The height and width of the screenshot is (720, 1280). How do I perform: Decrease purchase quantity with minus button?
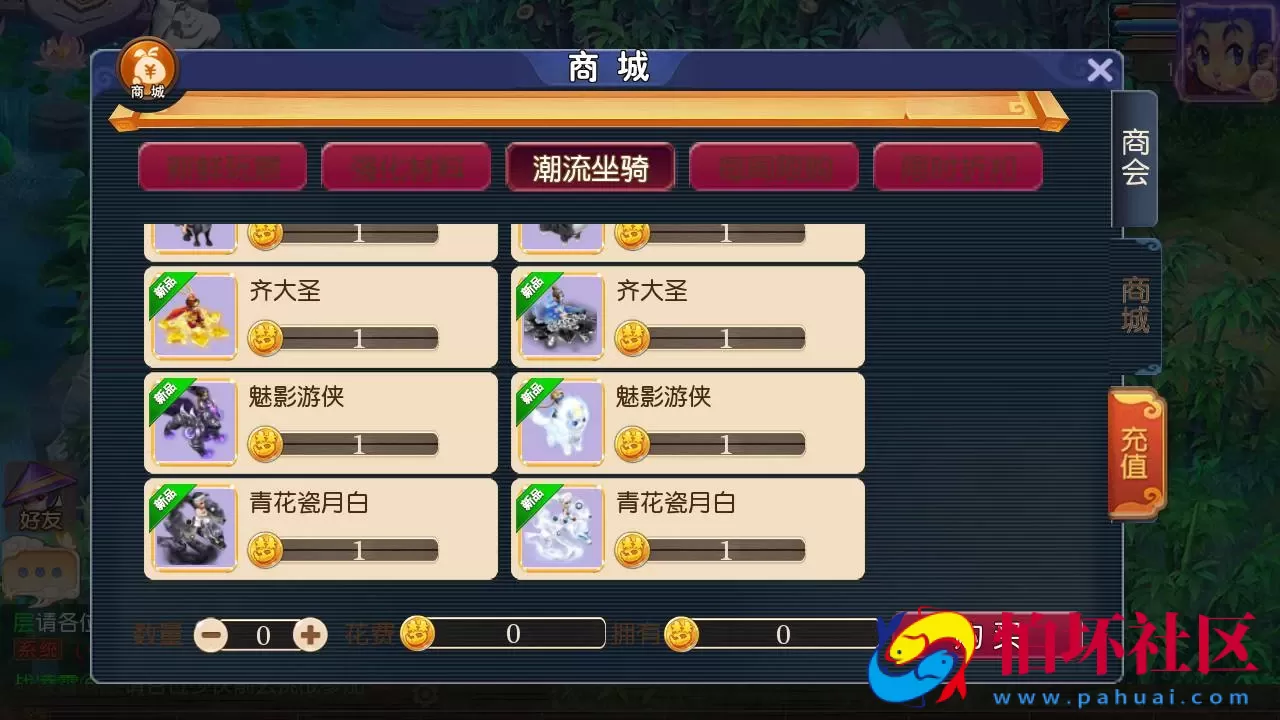[x=211, y=634]
